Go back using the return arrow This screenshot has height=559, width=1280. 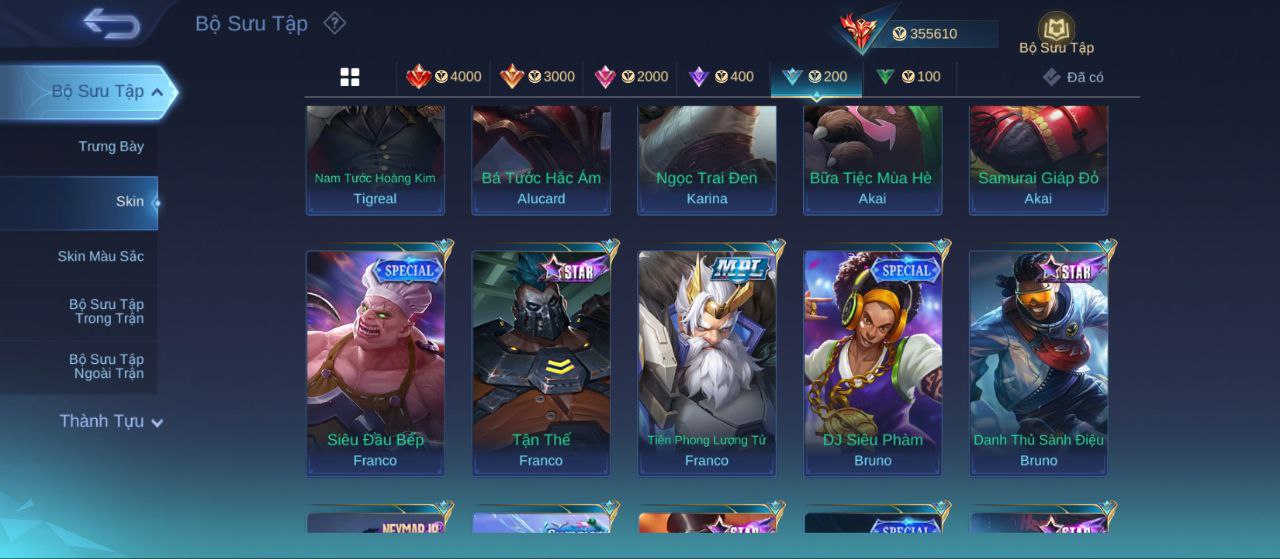pos(111,23)
